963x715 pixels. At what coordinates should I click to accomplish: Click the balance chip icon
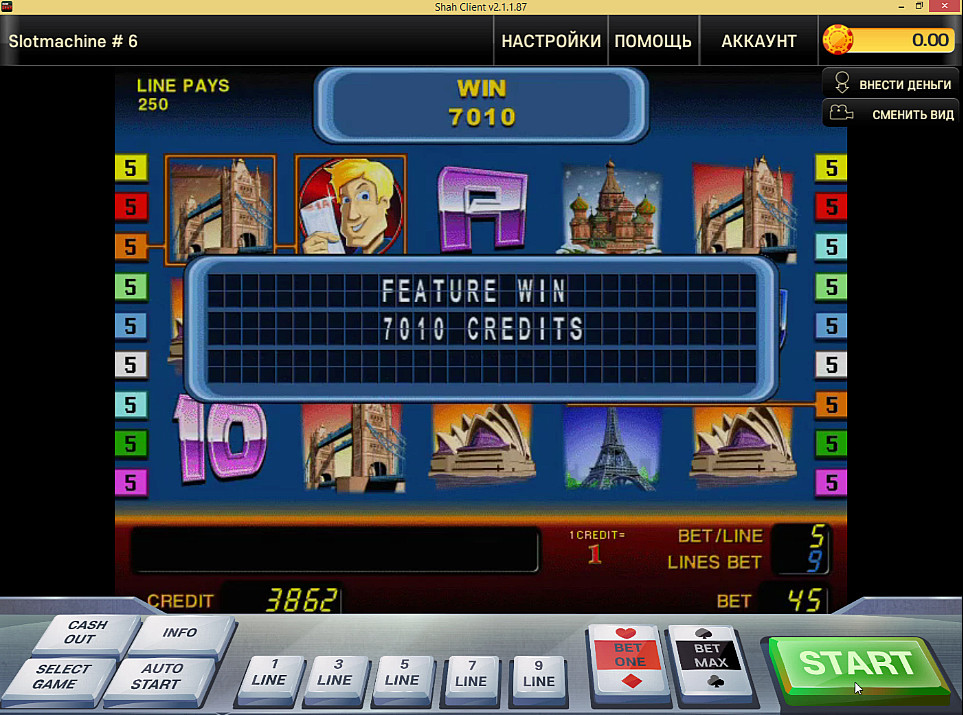tap(838, 40)
